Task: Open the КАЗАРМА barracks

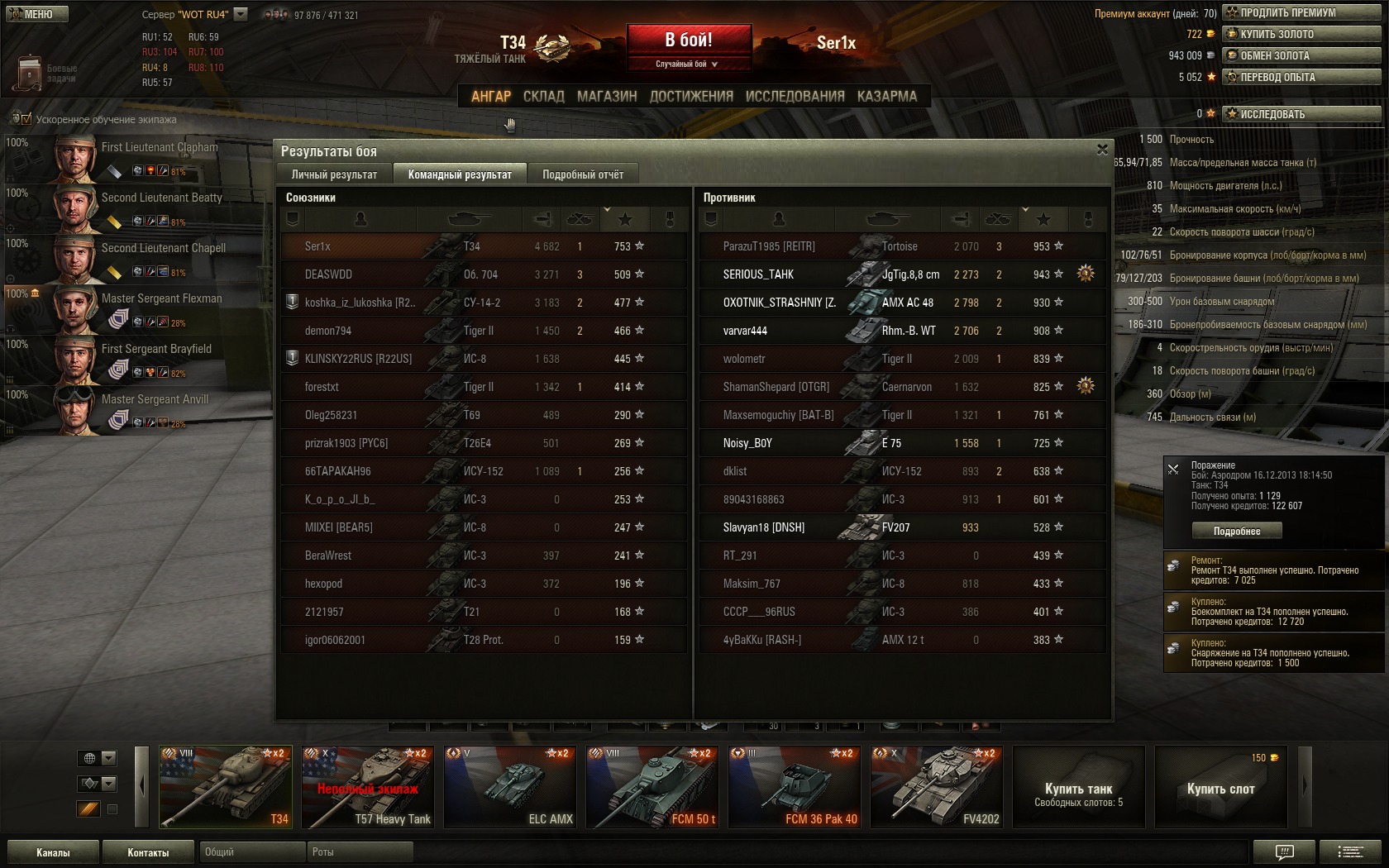Action: pyautogui.click(x=886, y=97)
